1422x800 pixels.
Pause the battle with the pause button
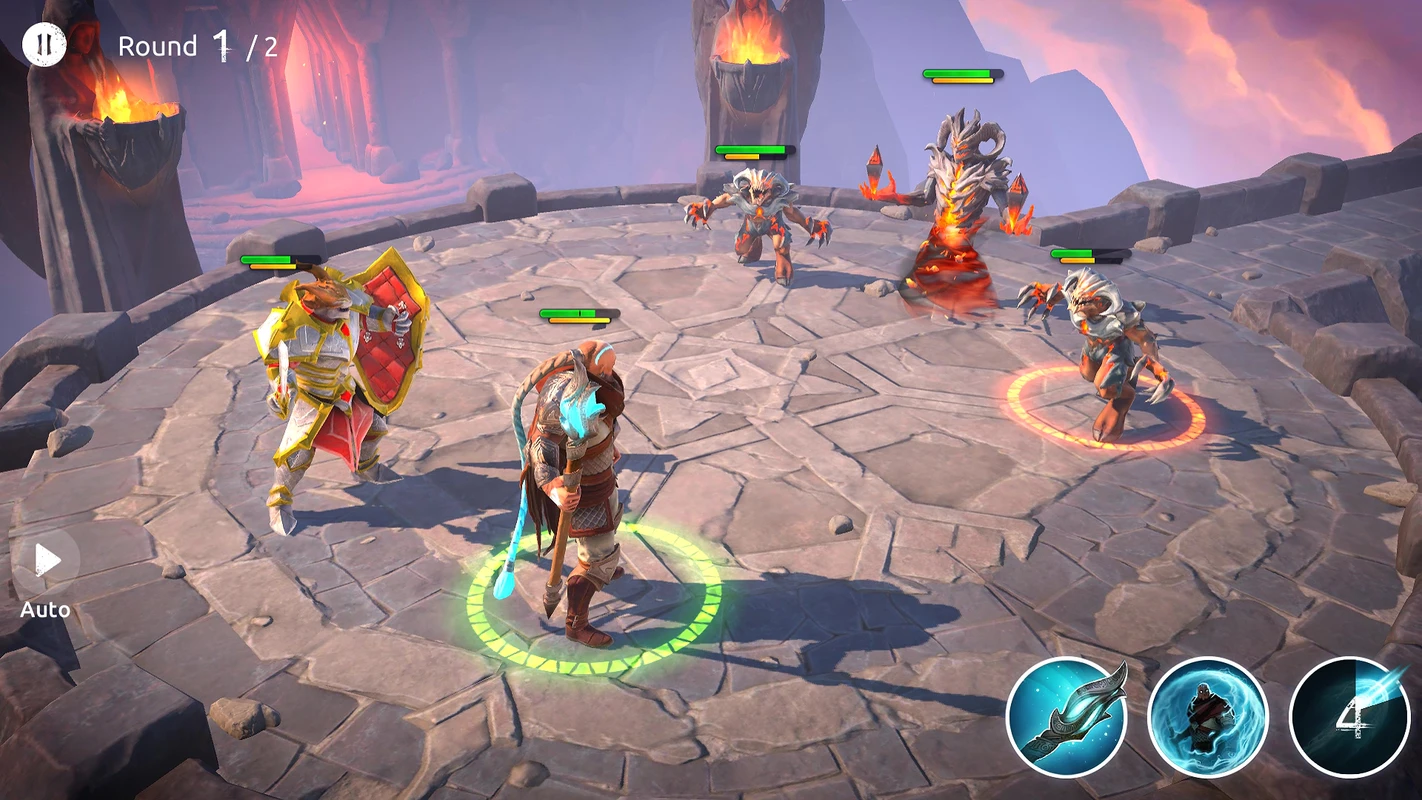[44, 45]
